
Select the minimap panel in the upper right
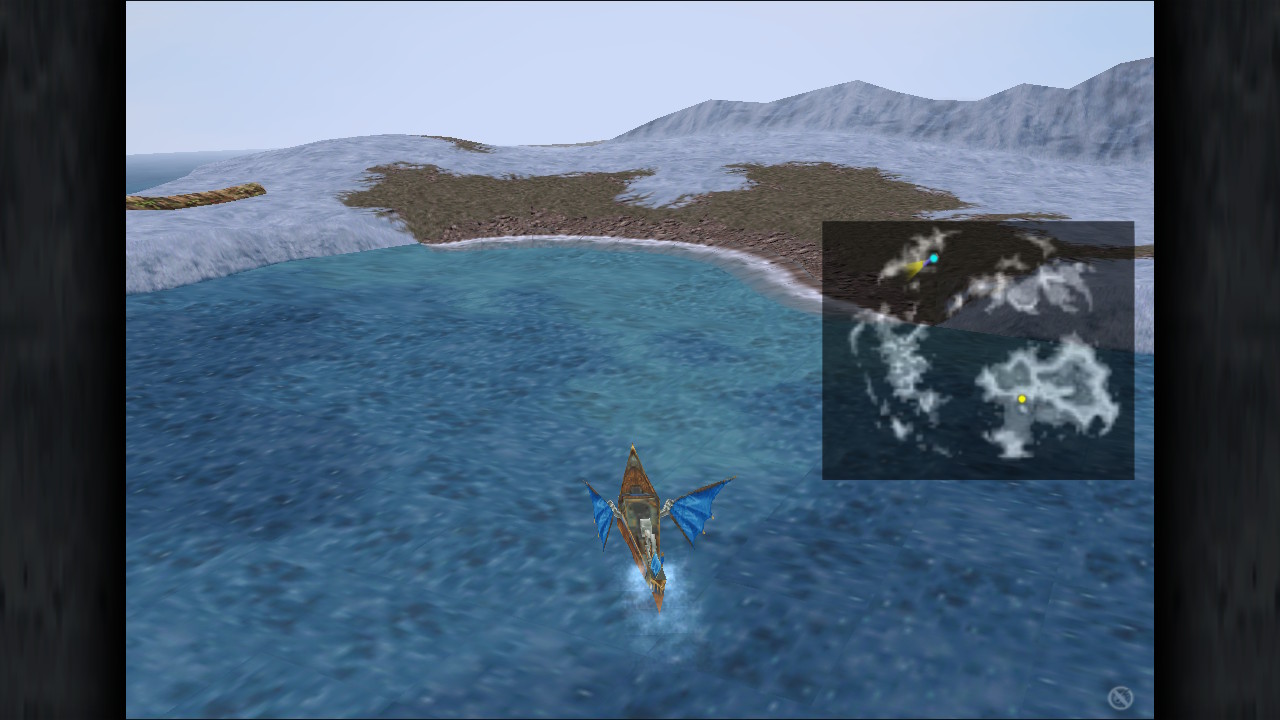(978, 350)
